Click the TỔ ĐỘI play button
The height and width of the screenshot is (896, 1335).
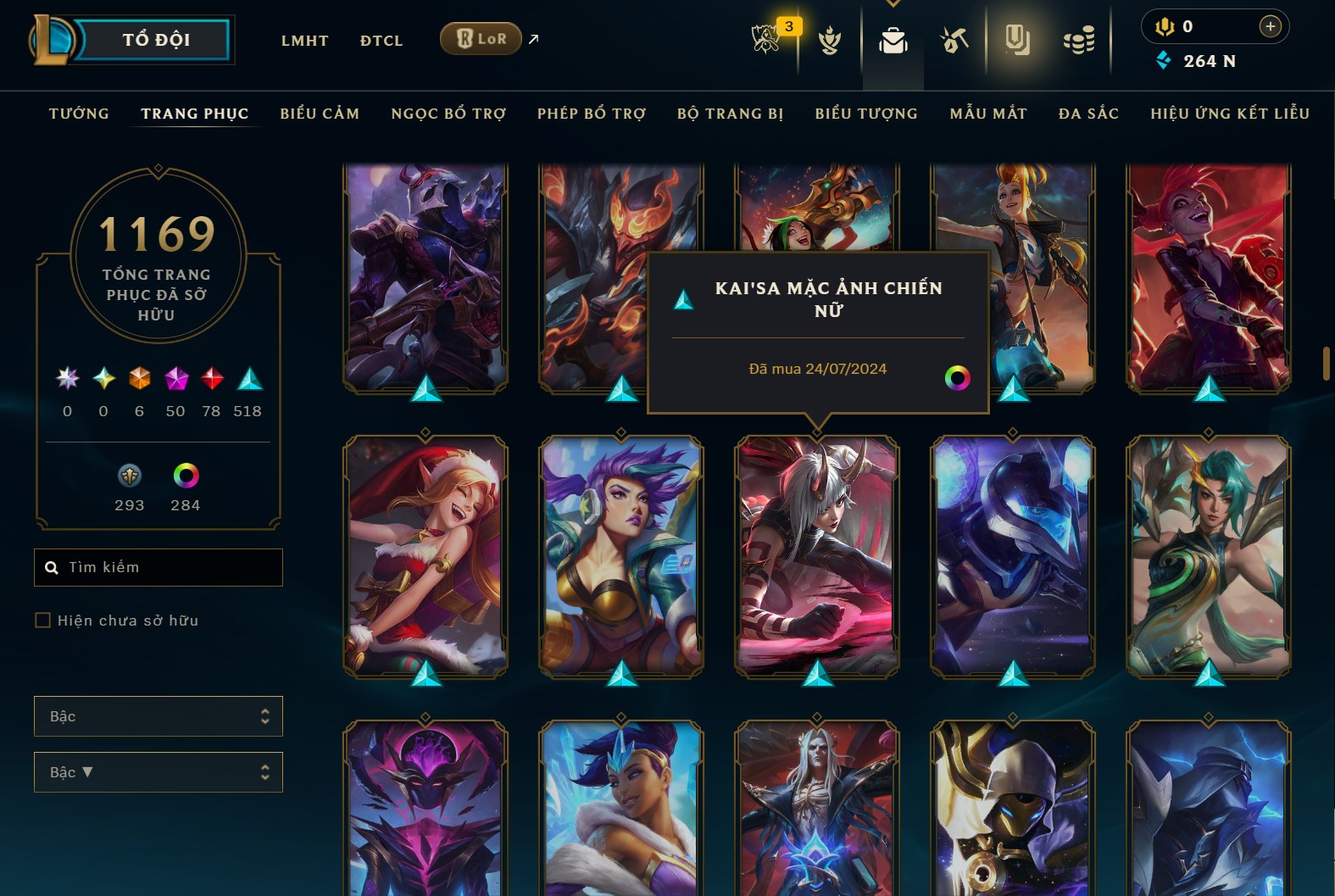coord(155,38)
